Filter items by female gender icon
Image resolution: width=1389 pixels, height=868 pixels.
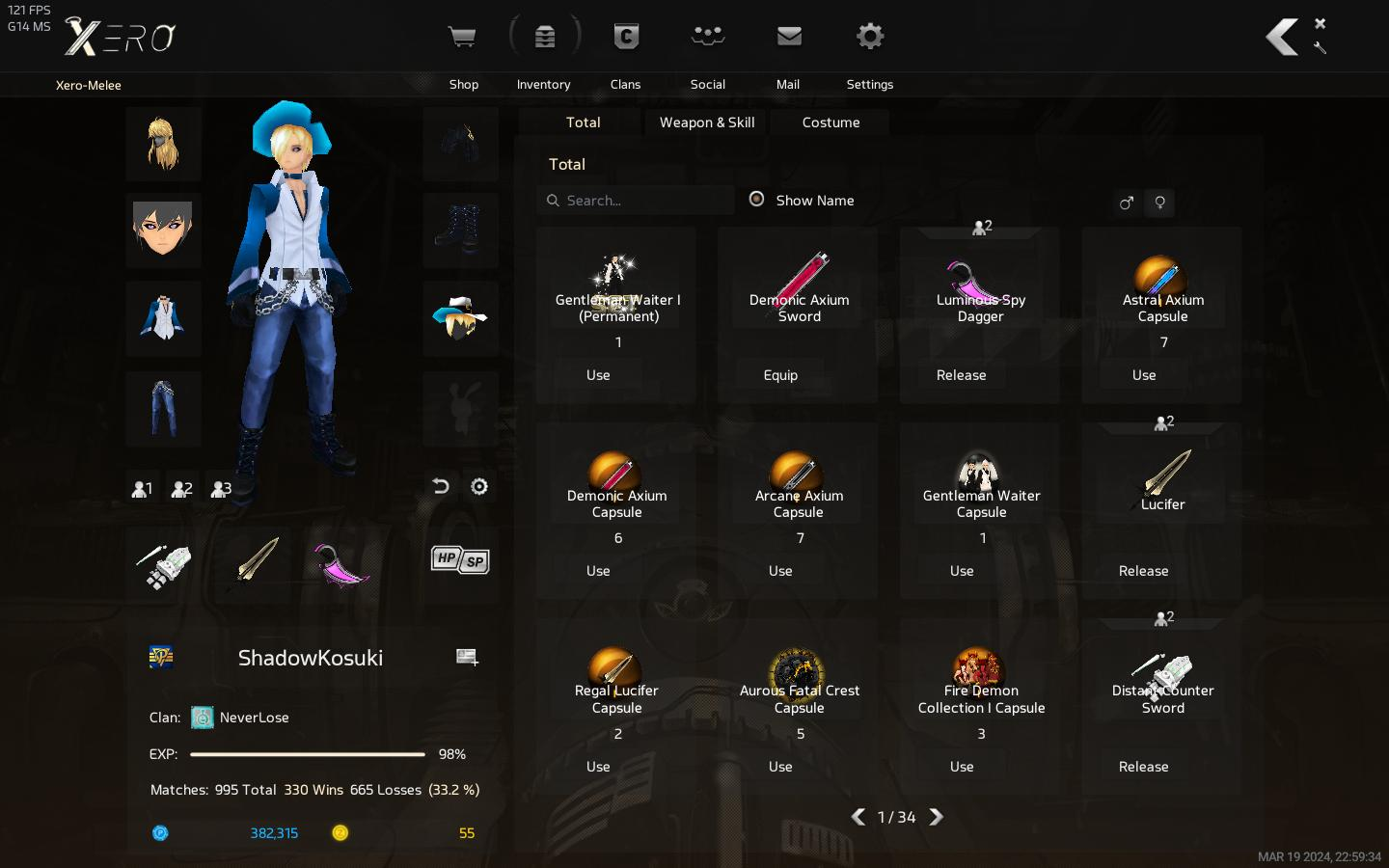click(x=1160, y=203)
